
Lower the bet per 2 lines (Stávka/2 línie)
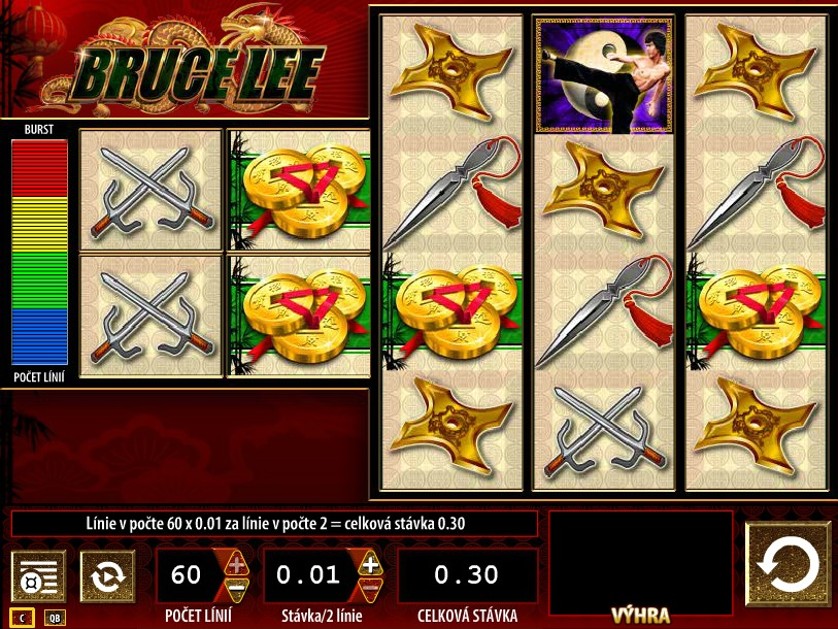tap(370, 588)
